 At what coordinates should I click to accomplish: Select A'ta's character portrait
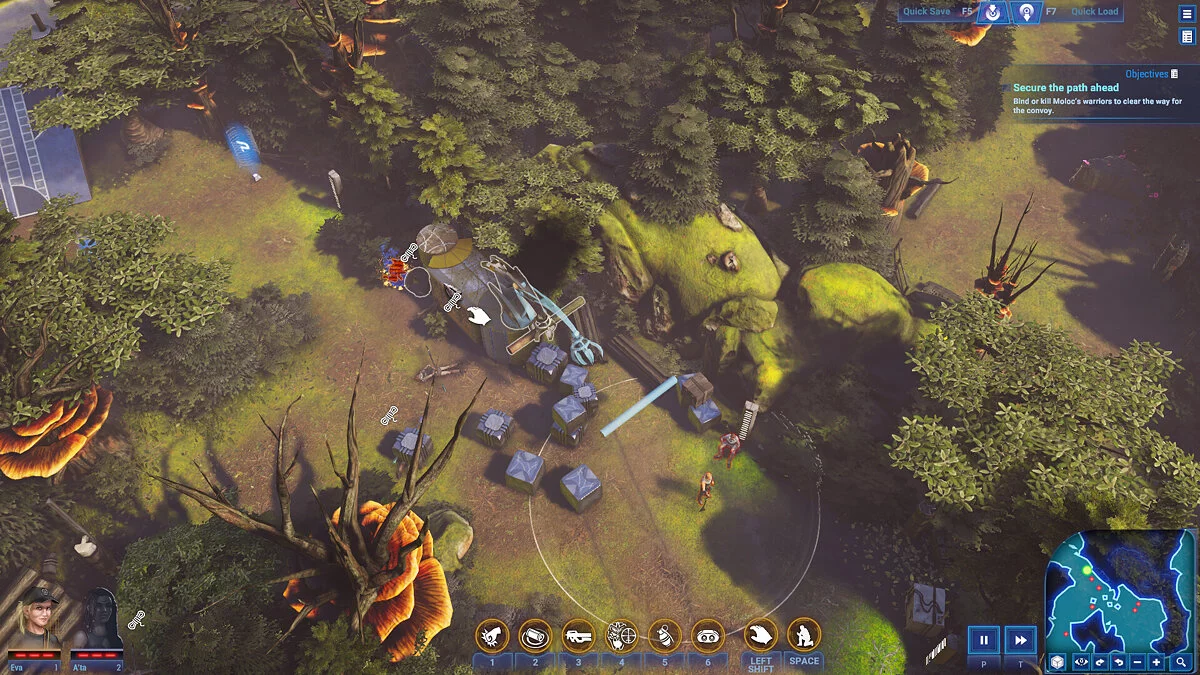pyautogui.click(x=98, y=622)
